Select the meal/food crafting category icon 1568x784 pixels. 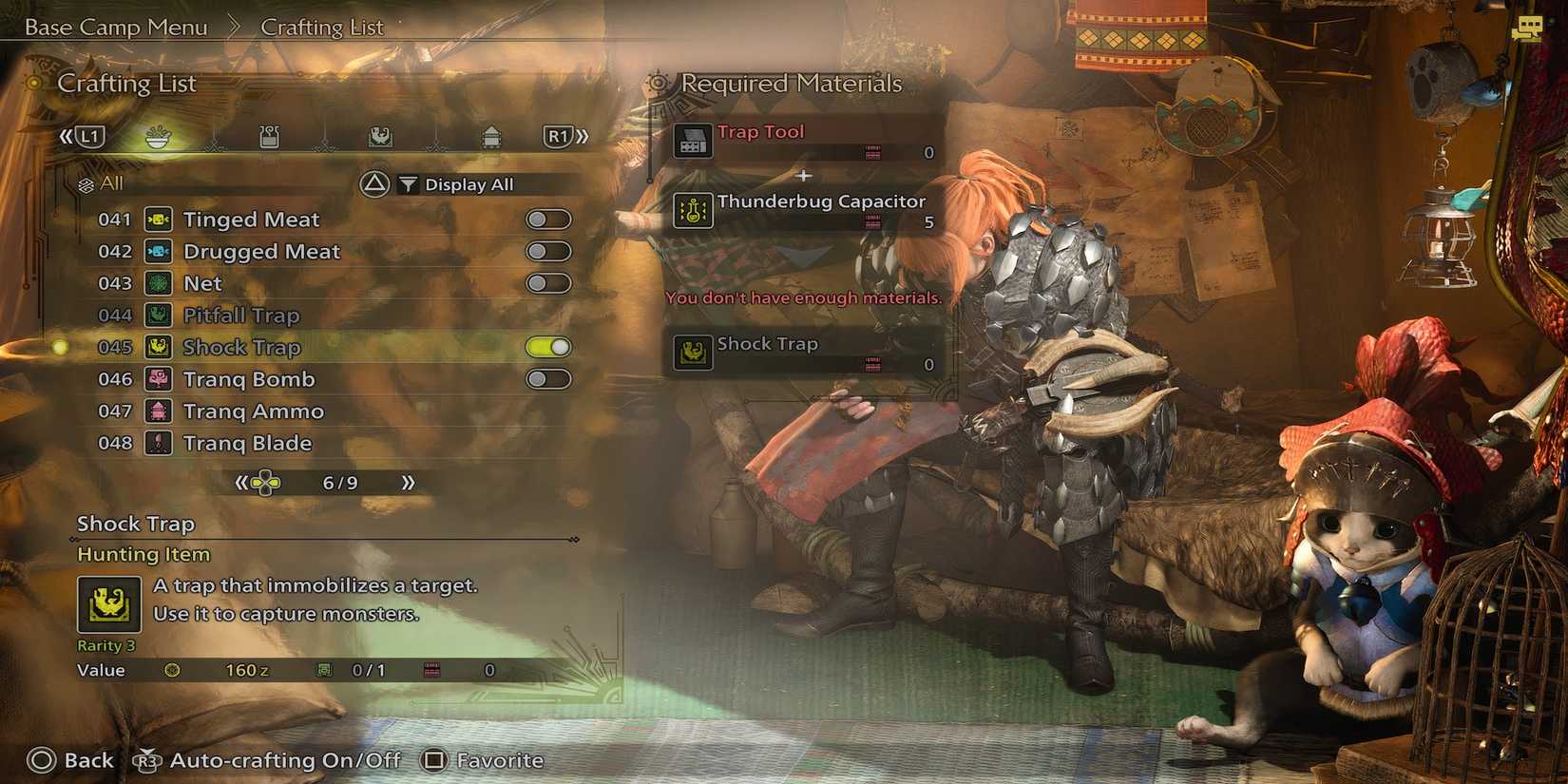click(158, 136)
